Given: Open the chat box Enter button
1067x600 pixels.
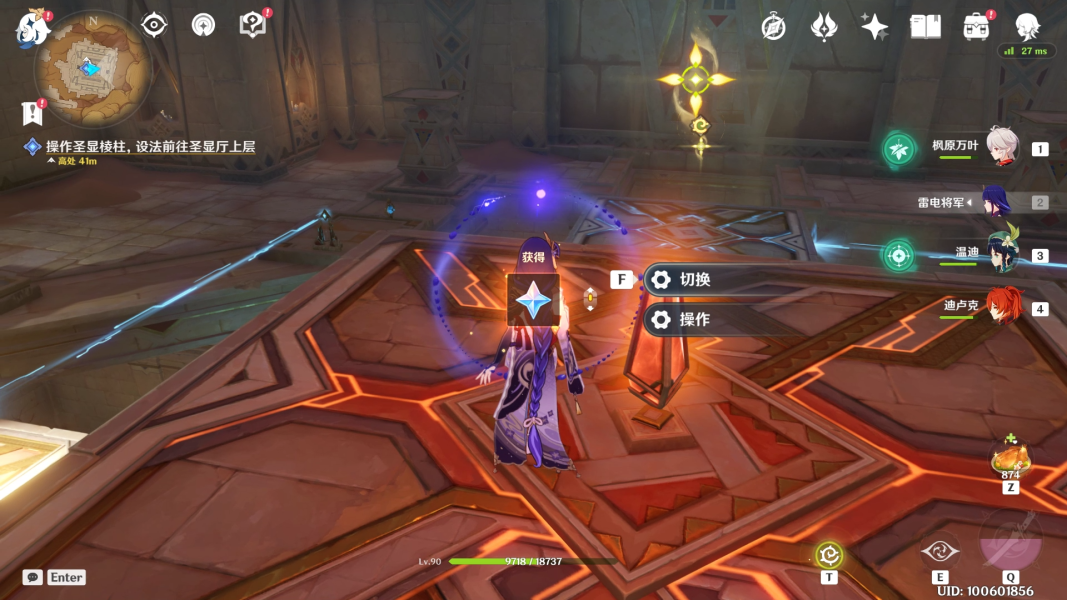Looking at the screenshot, I should click(x=55, y=577).
